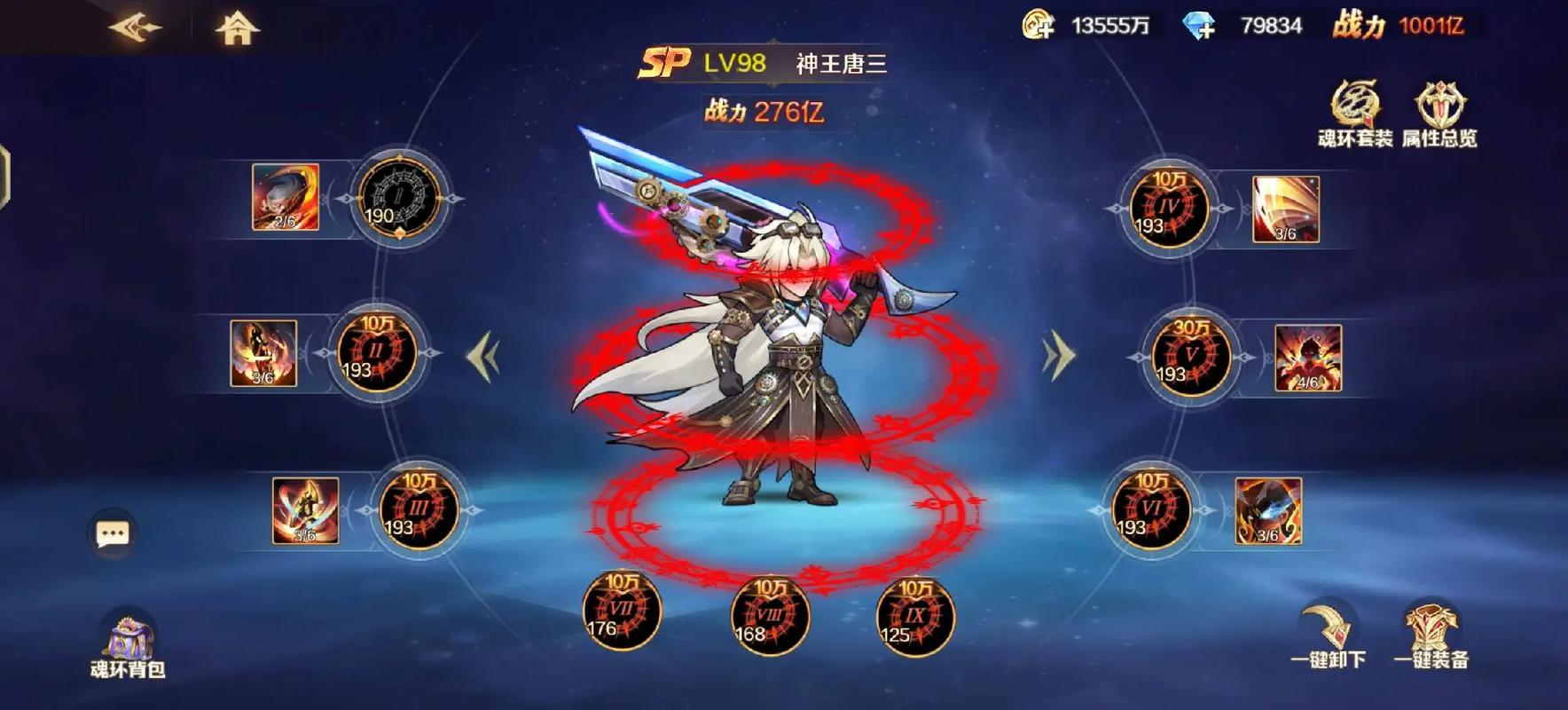This screenshot has height=710, width=1568.
Task: Select soul ring slot VII
Action: tap(622, 611)
